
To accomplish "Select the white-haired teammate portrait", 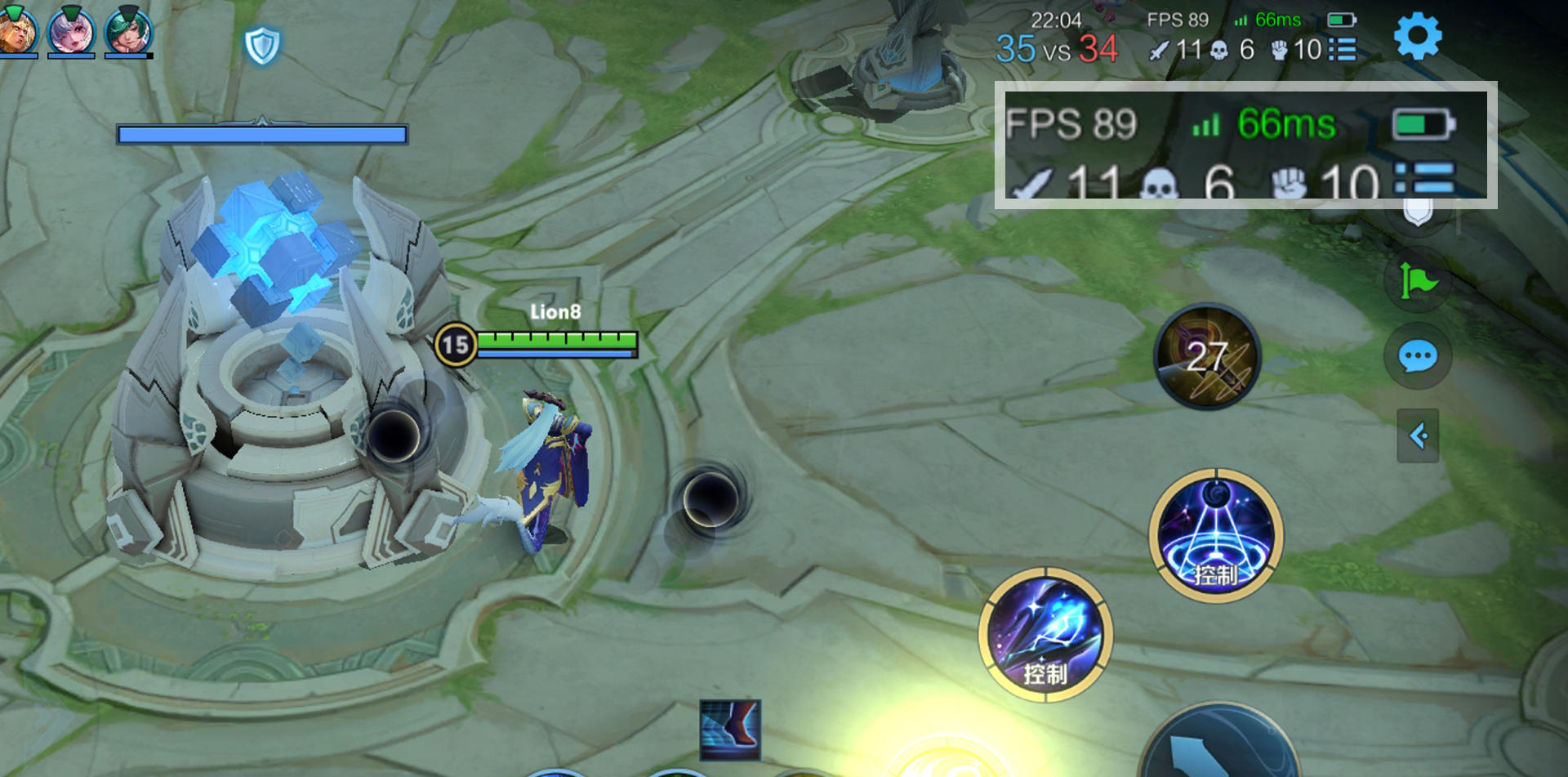I will (x=71, y=31).
